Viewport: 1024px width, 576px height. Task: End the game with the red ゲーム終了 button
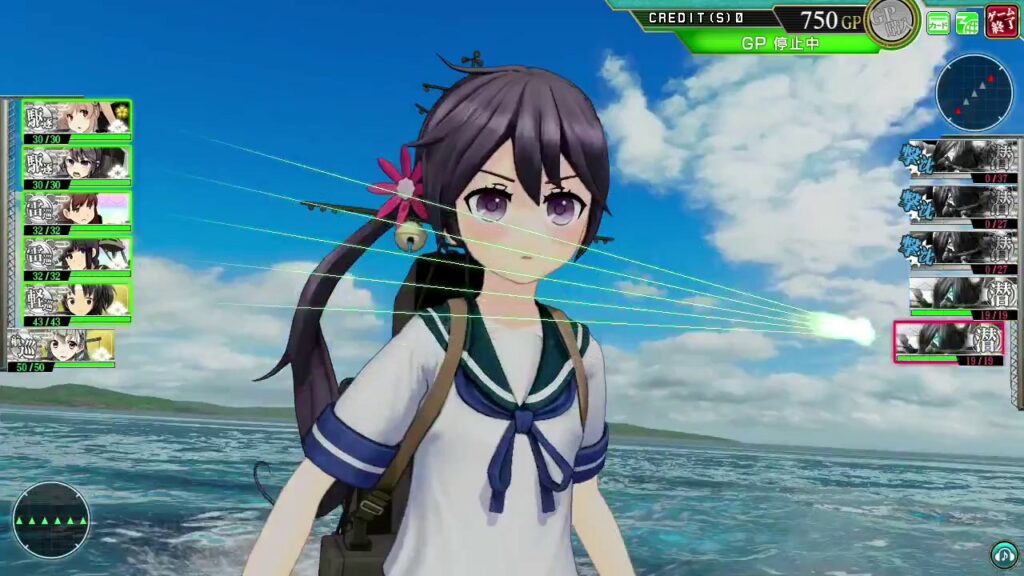[x=1001, y=21]
